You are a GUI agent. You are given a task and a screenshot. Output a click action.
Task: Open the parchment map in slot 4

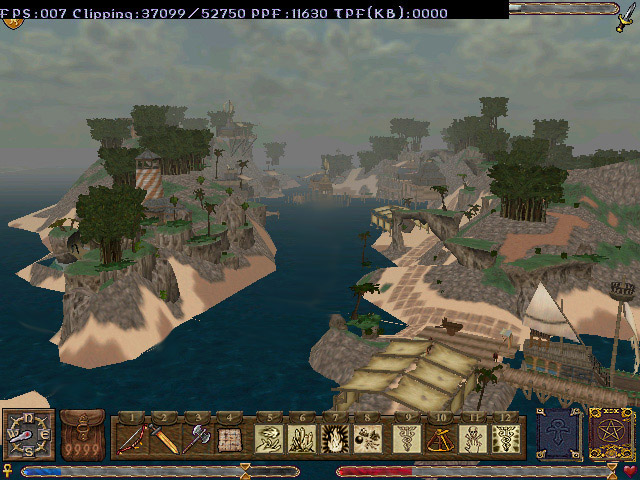click(231, 439)
